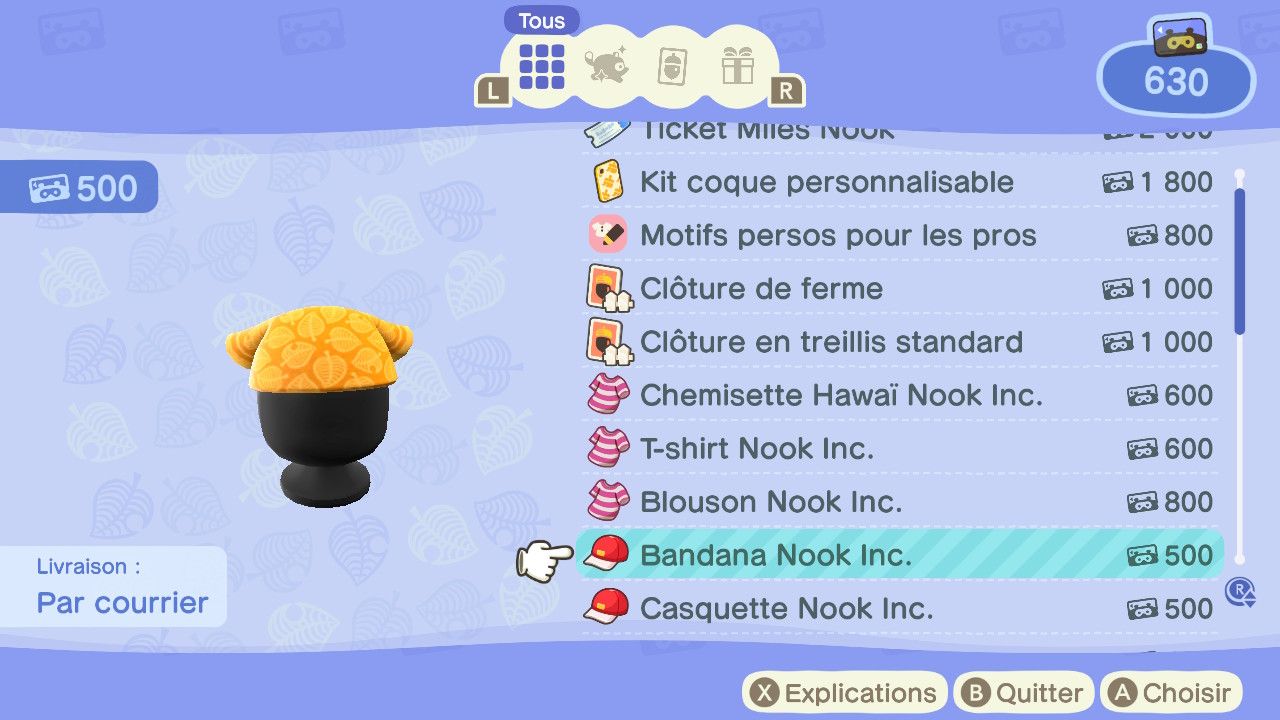Open the seasonal items category icon
Screen dimensions: 1280x720
point(607,64)
